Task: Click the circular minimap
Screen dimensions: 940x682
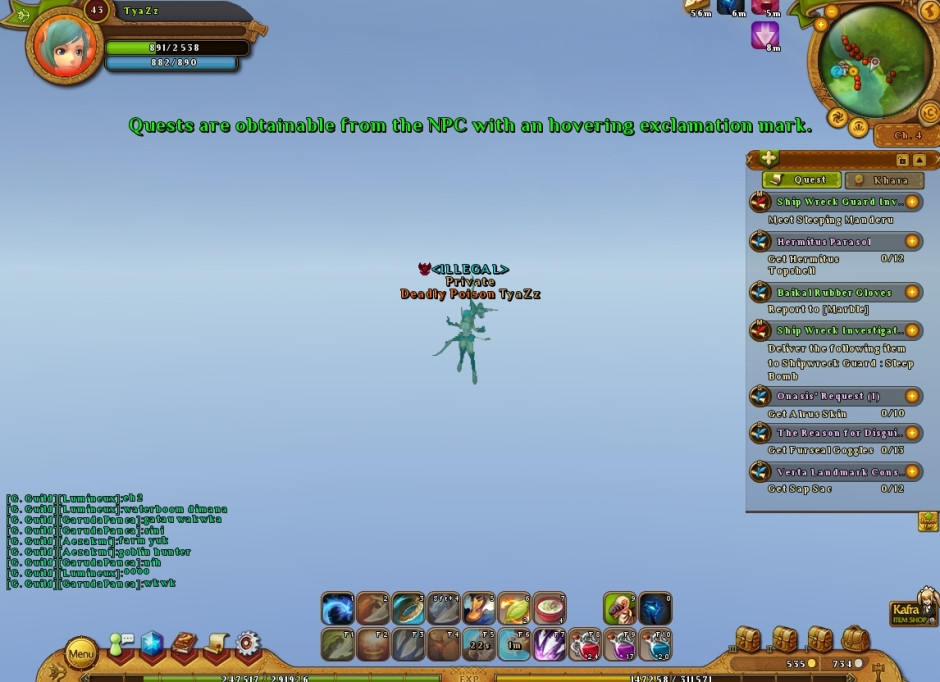Action: click(874, 62)
